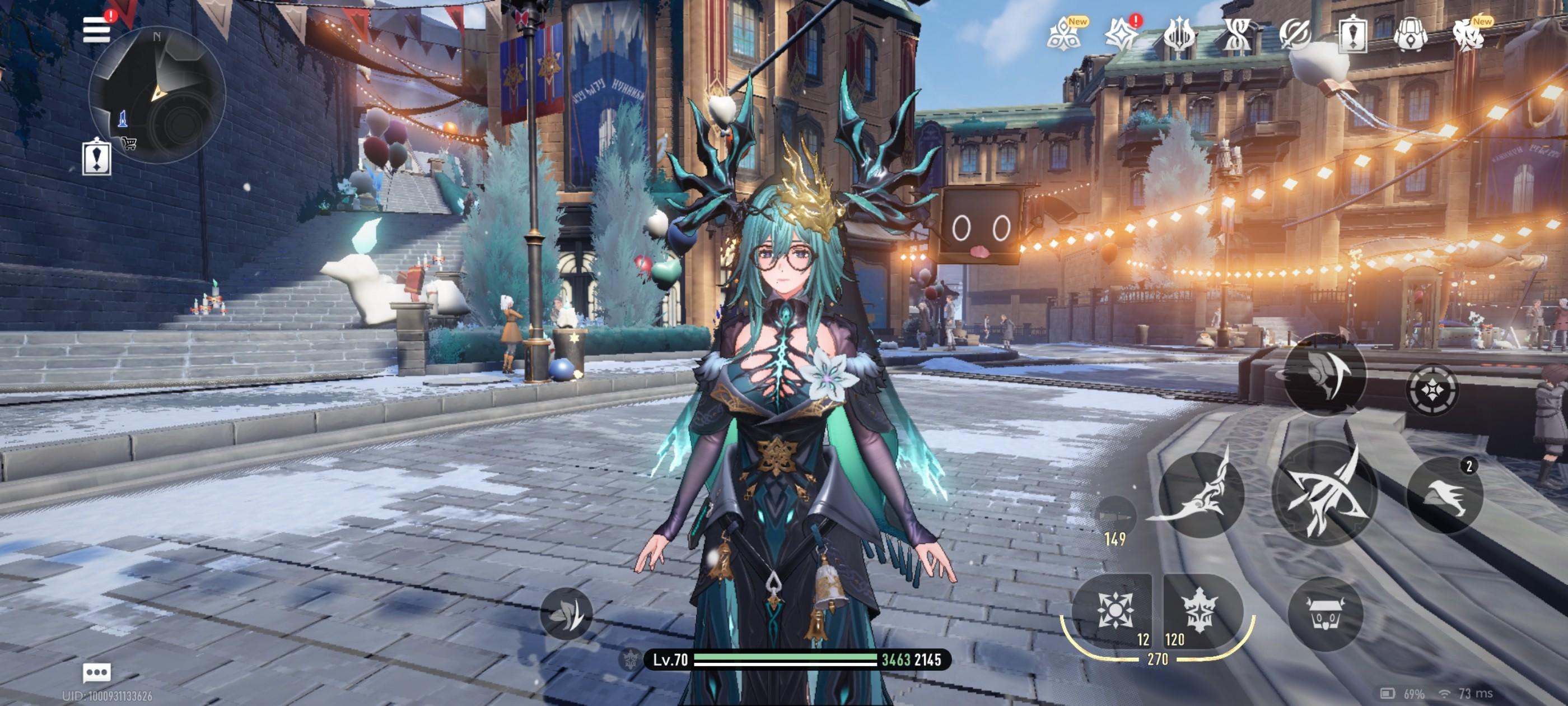Open the hamburger main menu
This screenshot has width=1568, height=706.
[97, 29]
